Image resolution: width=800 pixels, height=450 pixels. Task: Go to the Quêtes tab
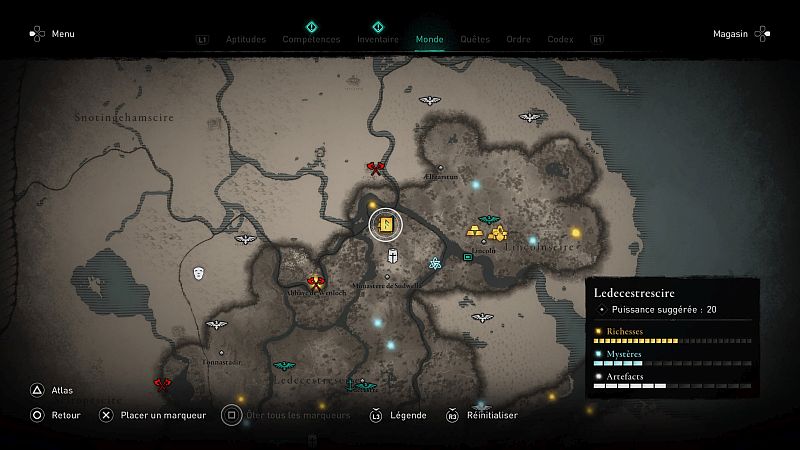(x=475, y=39)
